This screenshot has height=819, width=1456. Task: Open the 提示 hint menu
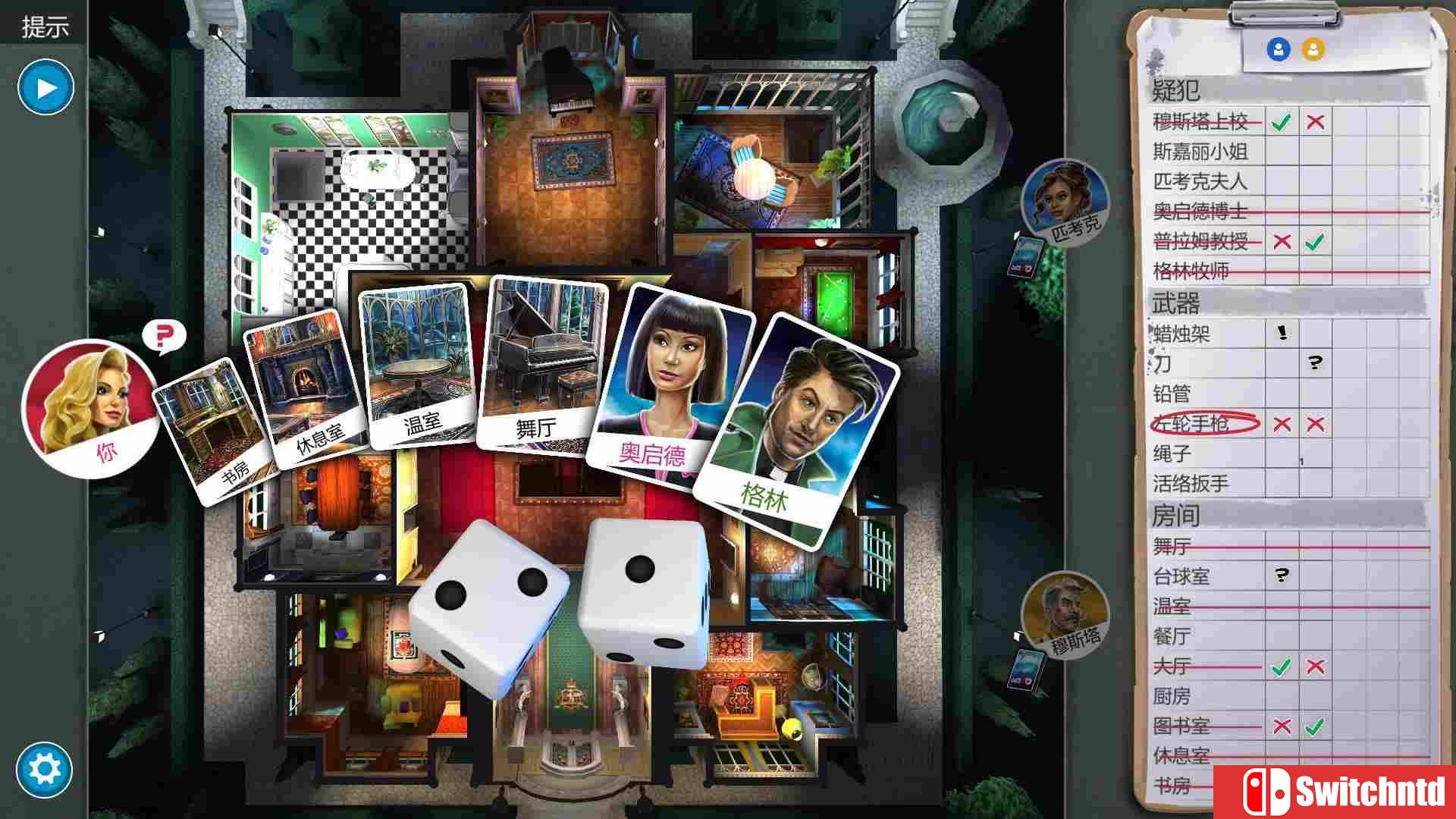[x=47, y=24]
